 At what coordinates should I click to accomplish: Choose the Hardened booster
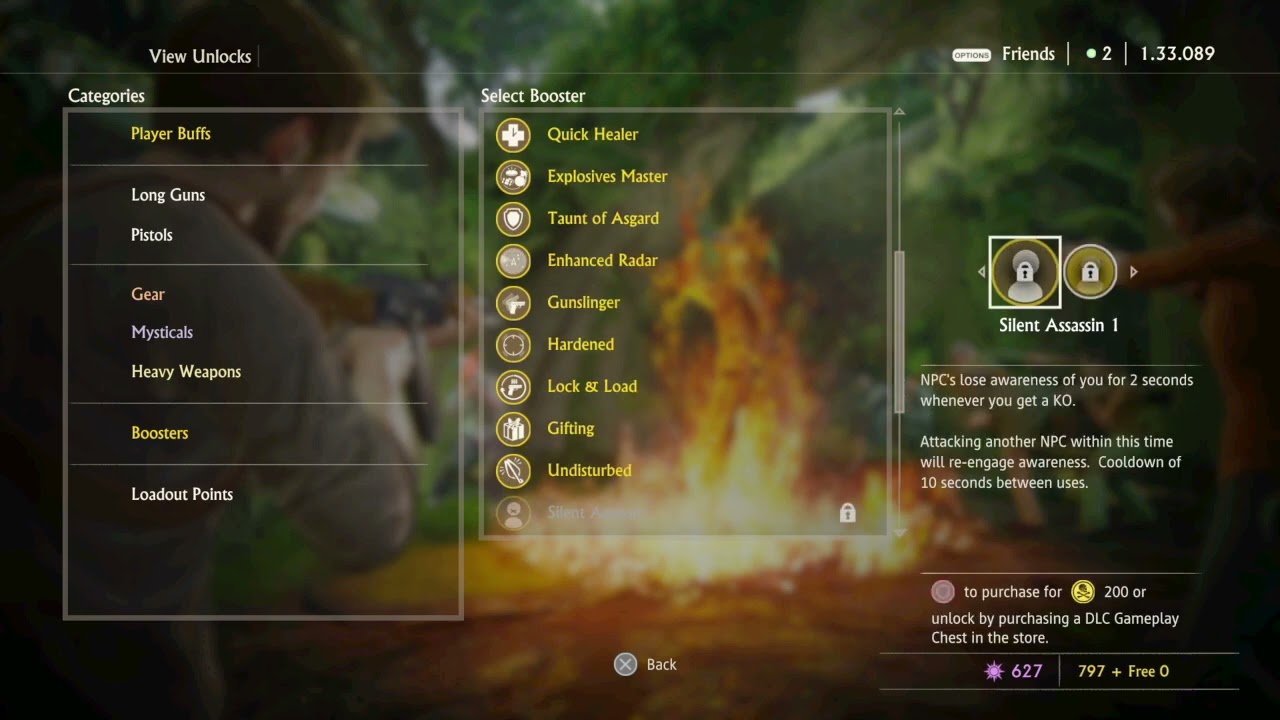coord(580,344)
